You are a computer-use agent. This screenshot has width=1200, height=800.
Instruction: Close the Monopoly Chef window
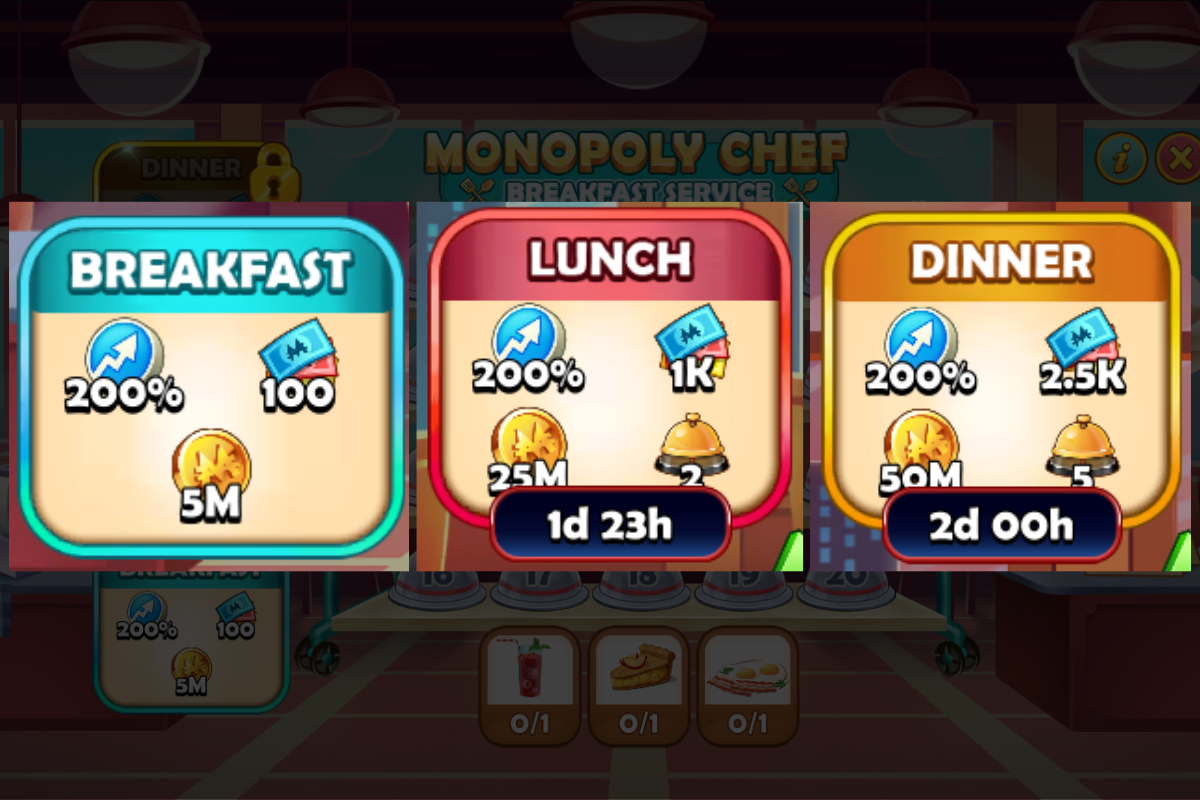click(x=1180, y=157)
